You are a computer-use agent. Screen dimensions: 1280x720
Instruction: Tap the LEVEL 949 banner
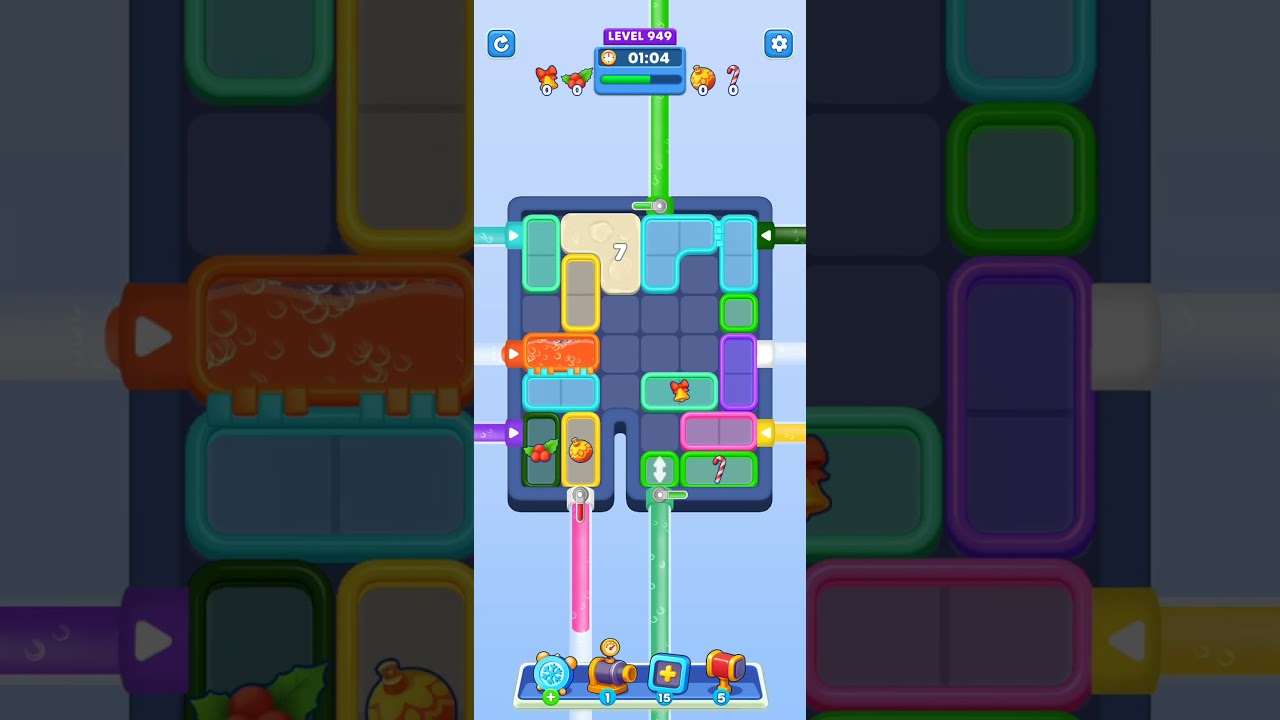point(639,36)
